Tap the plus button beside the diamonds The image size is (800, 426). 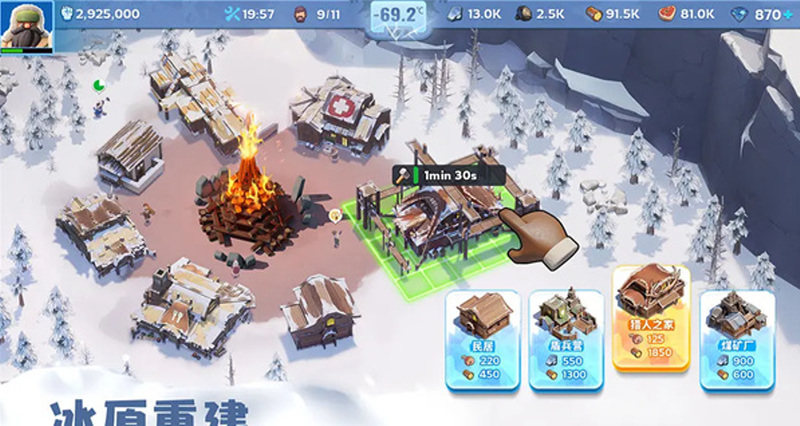788,15
